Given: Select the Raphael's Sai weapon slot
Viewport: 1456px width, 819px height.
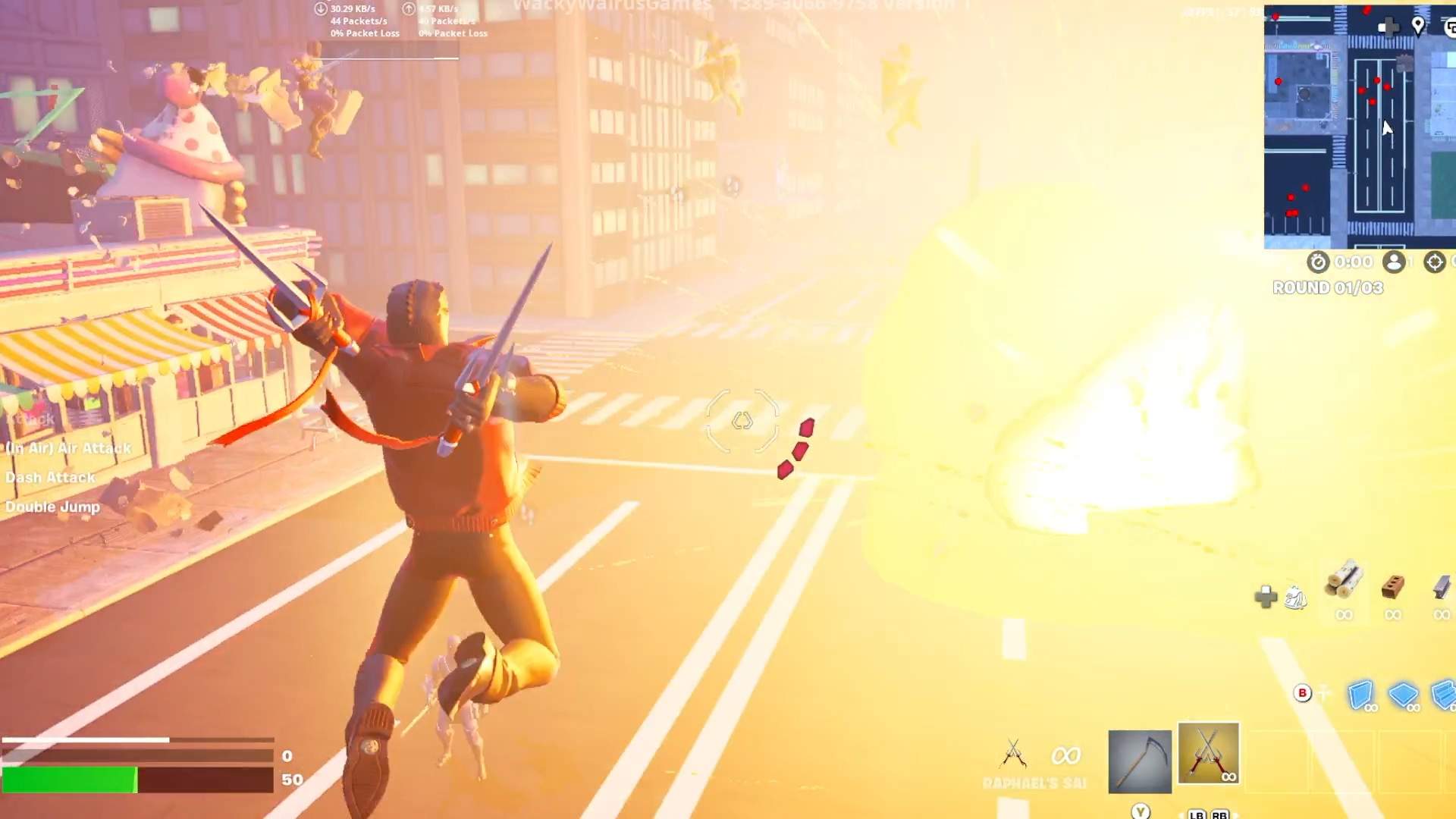Looking at the screenshot, I should pos(1208,754).
